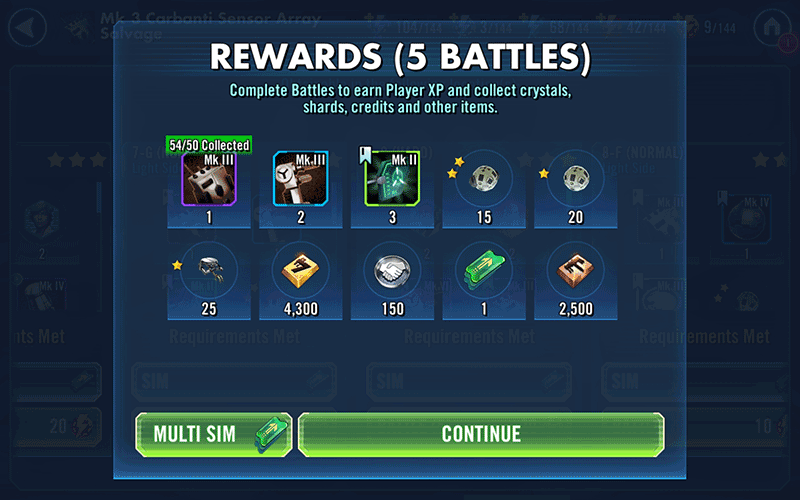View the shard reward showing quantity 20
Viewport: 800px width, 500px height.
tap(574, 179)
